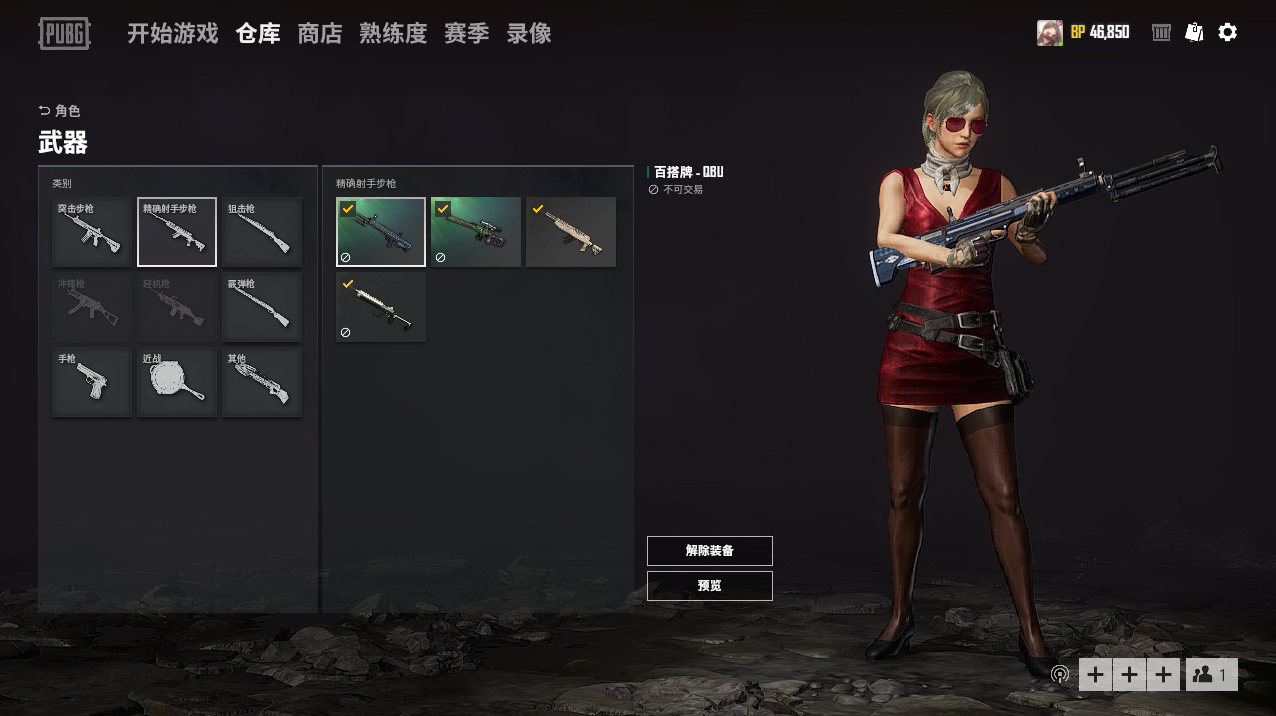Go to the 赛季 season tab

pos(467,33)
